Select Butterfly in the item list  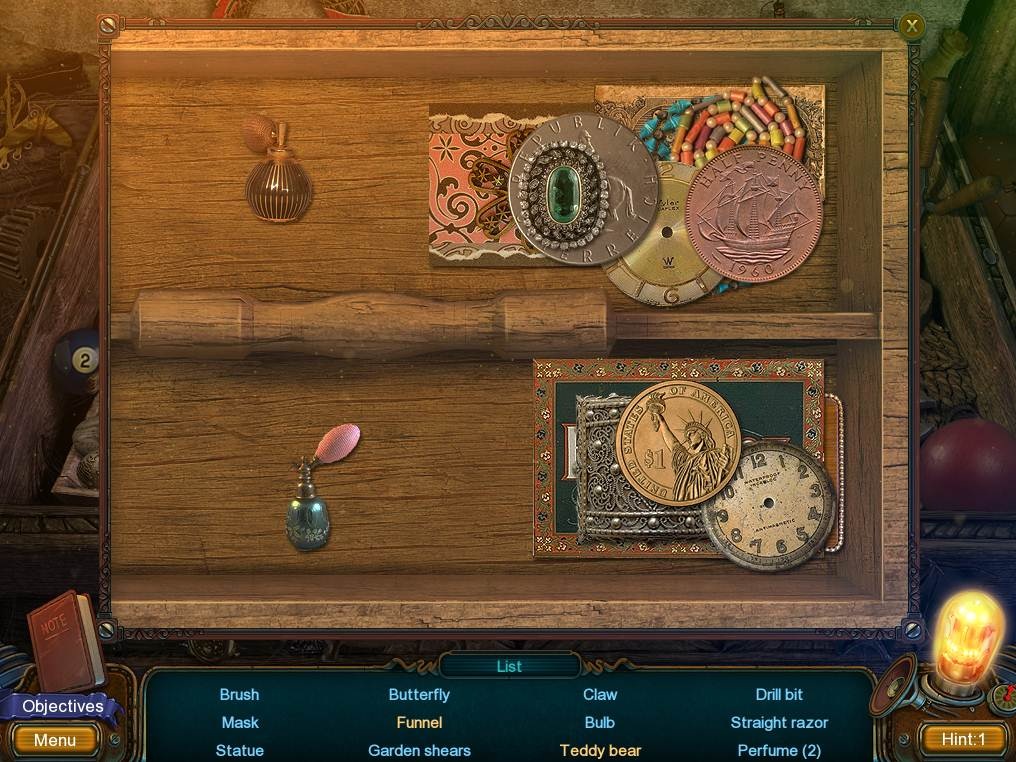(x=419, y=694)
